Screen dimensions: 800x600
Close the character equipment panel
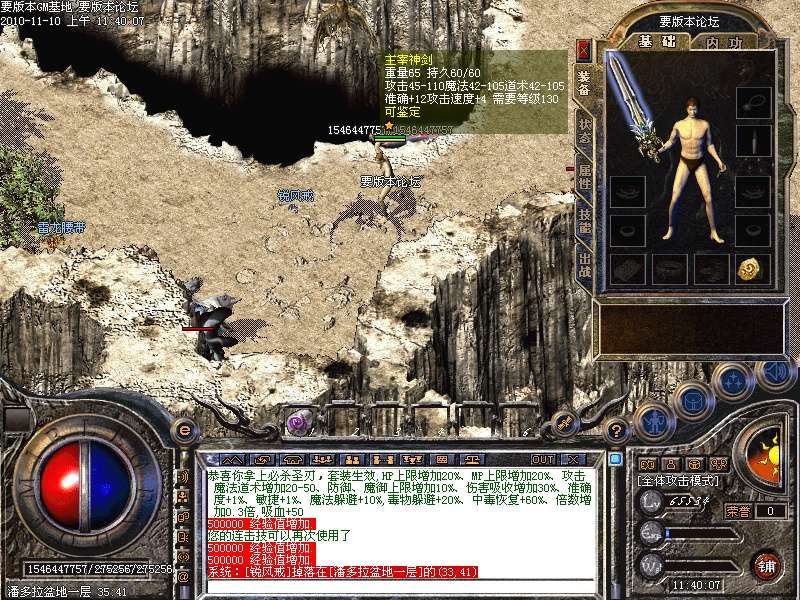tap(584, 50)
